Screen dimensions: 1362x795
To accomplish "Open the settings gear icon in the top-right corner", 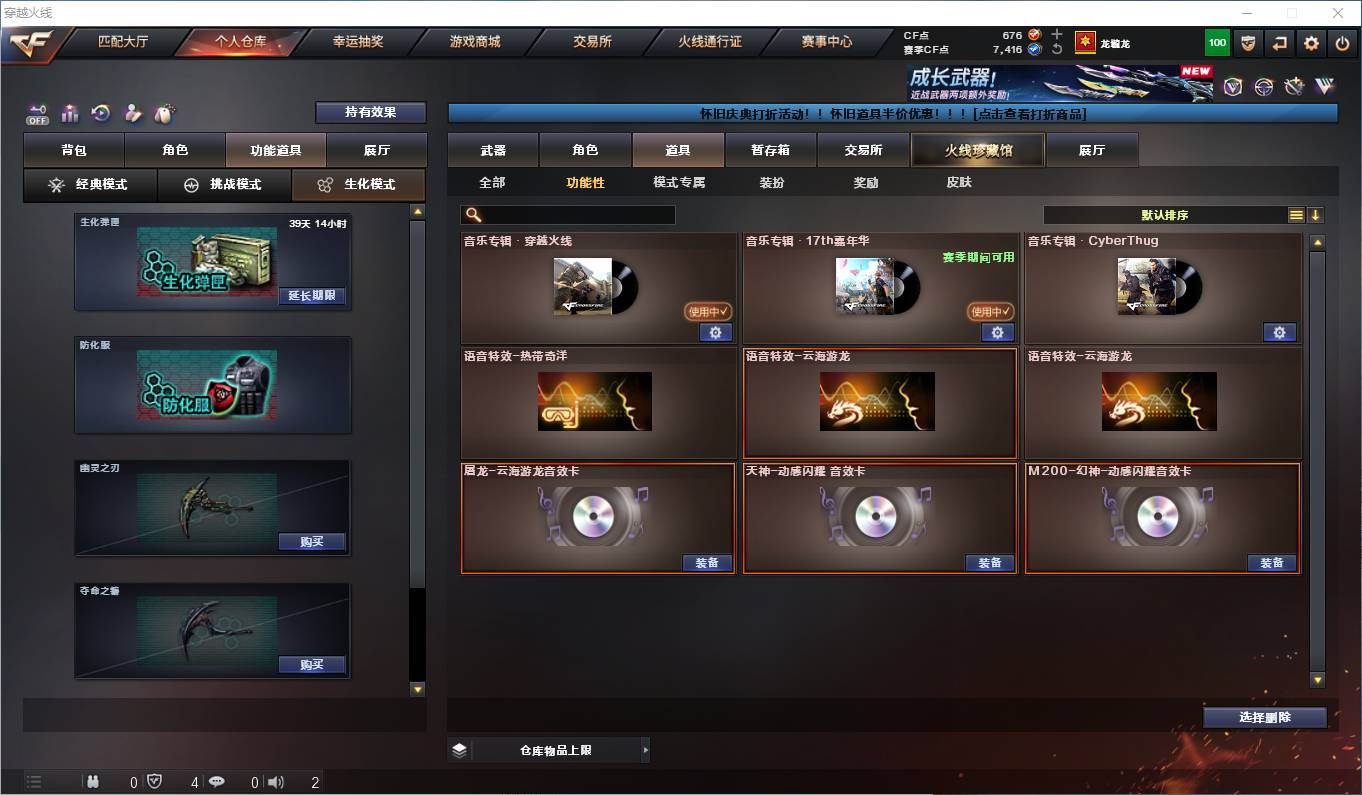I will (x=1312, y=42).
